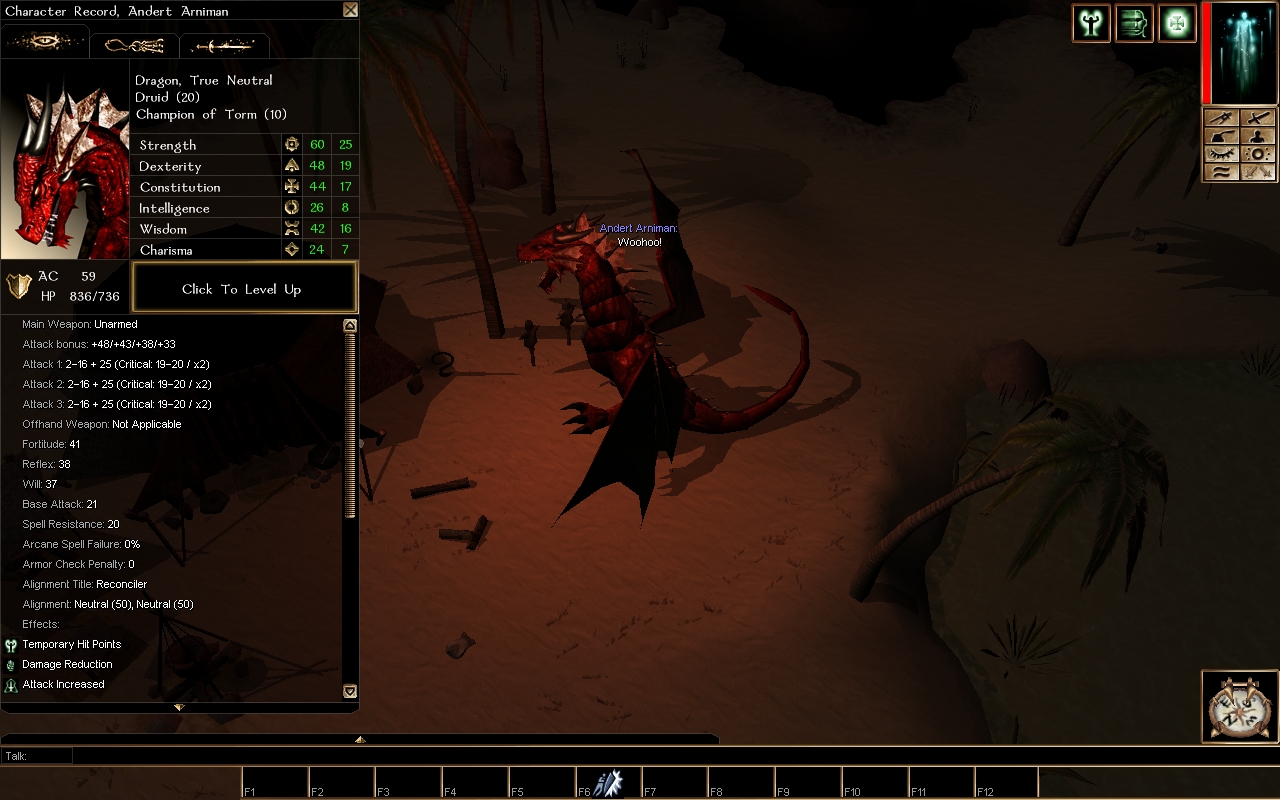1280x800 pixels.
Task: Select the flexing figure buff effect icon
Action: (x=1091, y=23)
